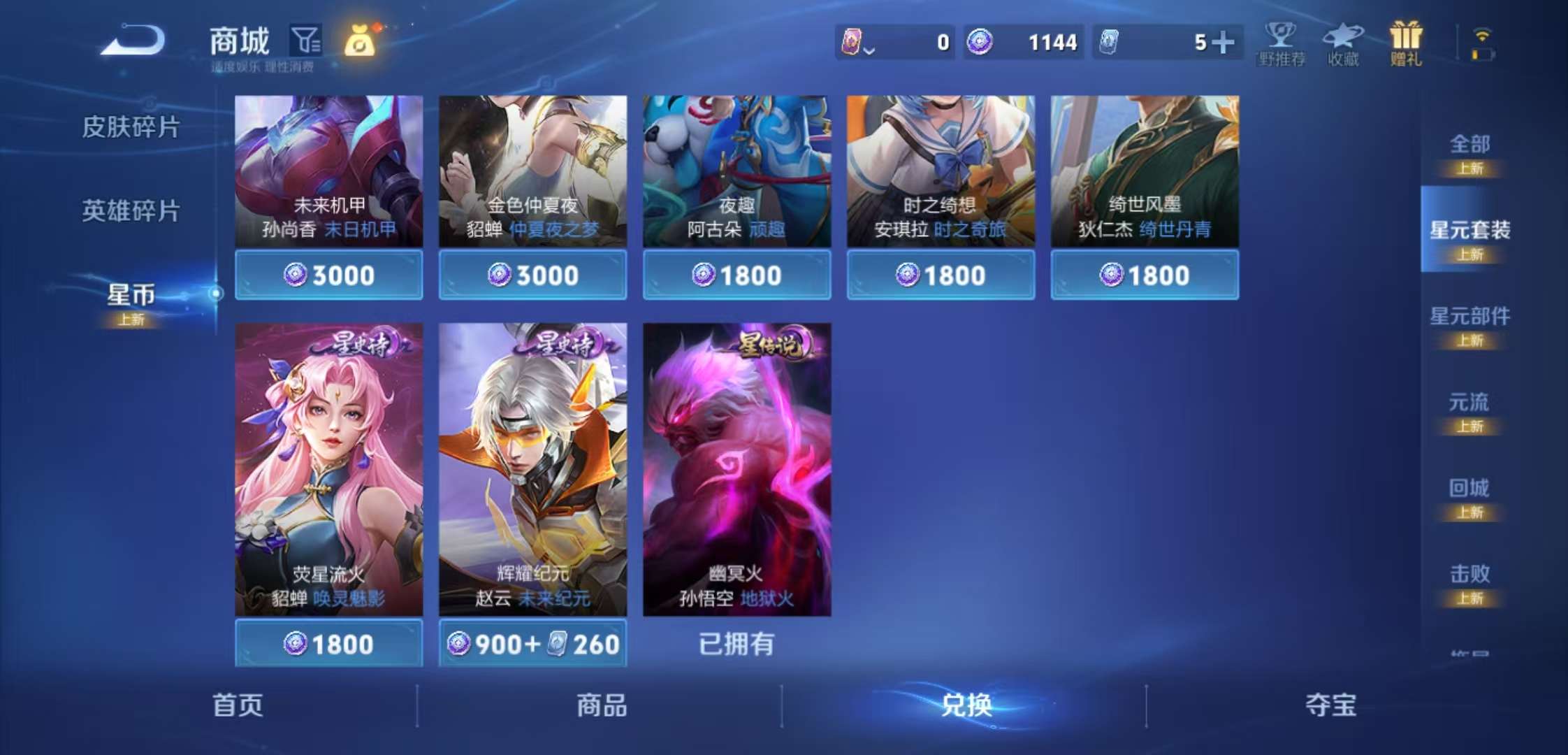Purchase 辉耀纪元 with 900 plus 260
Image resolution: width=1568 pixels, height=755 pixels.
point(532,643)
